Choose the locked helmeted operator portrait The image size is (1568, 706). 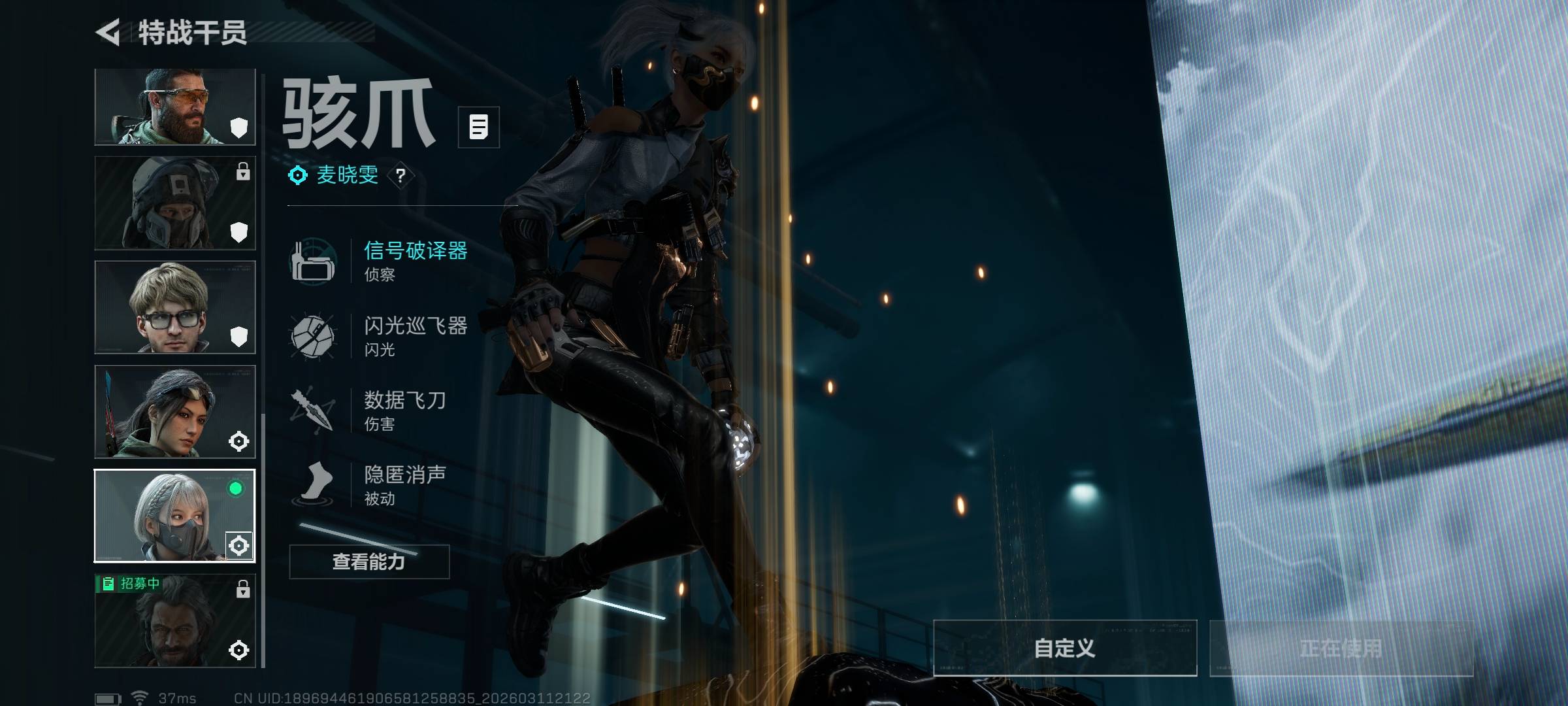coord(174,203)
